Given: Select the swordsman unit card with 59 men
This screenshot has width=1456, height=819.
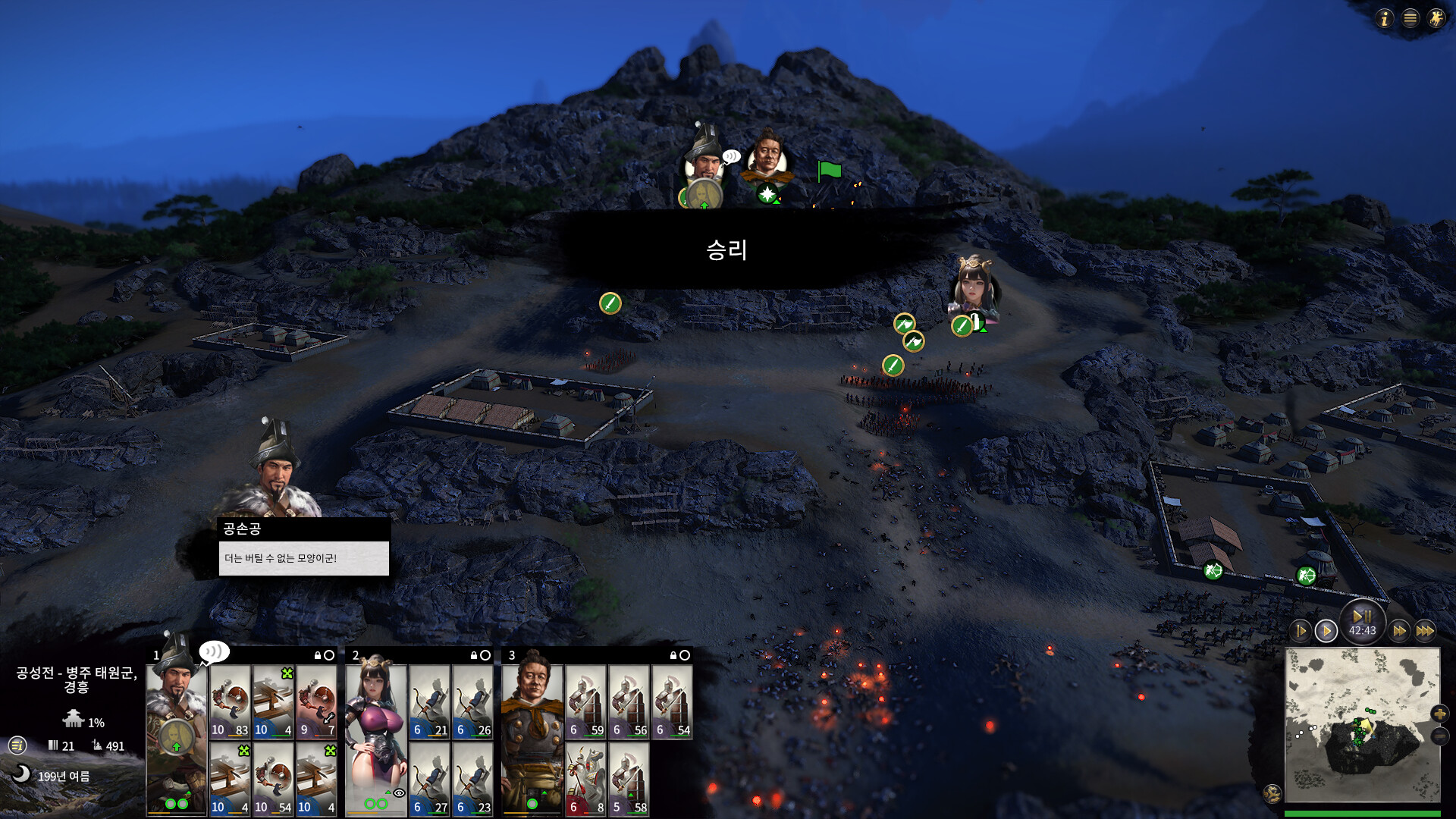Looking at the screenshot, I should (585, 702).
